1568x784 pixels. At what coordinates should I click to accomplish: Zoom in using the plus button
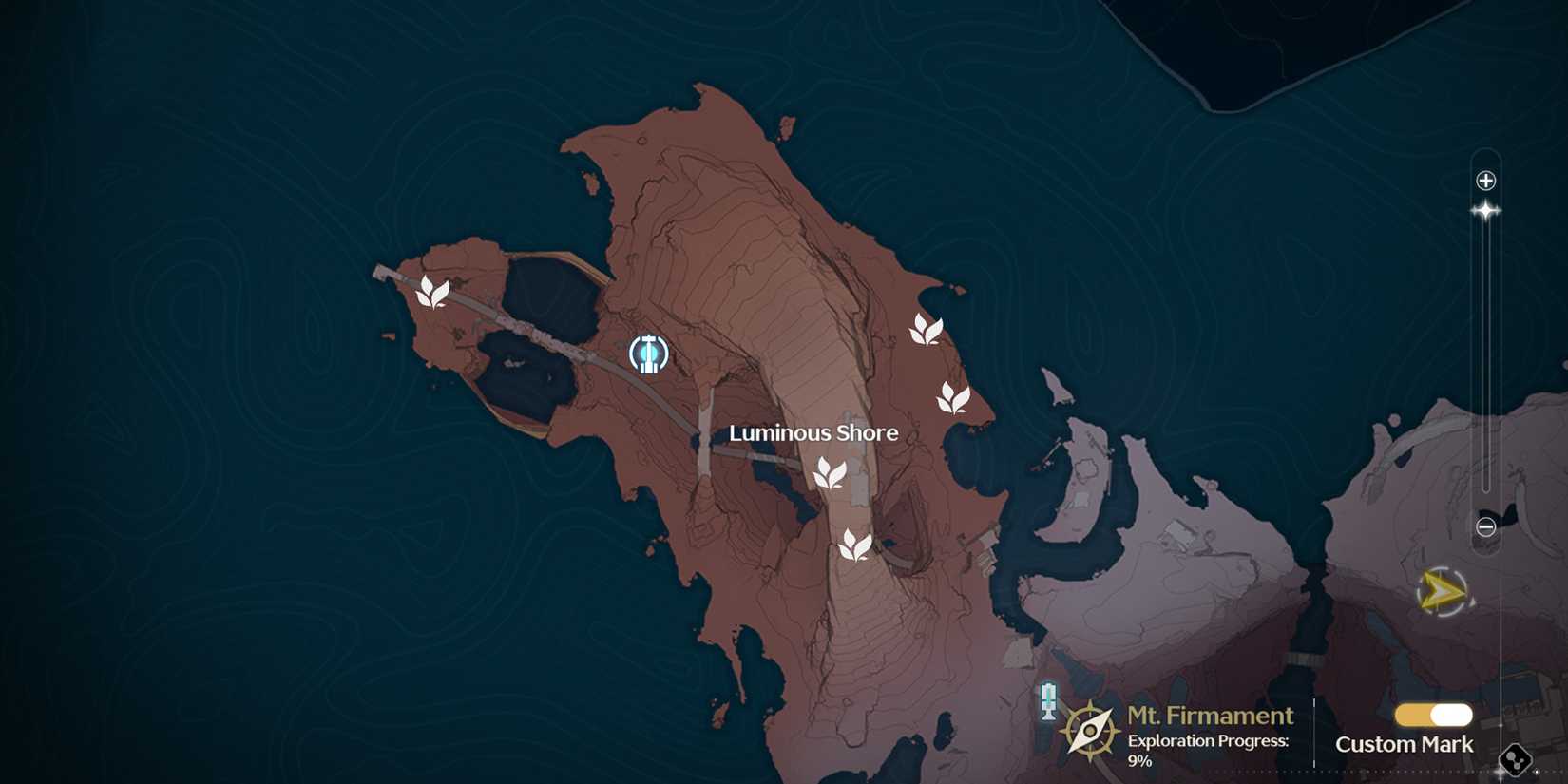1485,179
